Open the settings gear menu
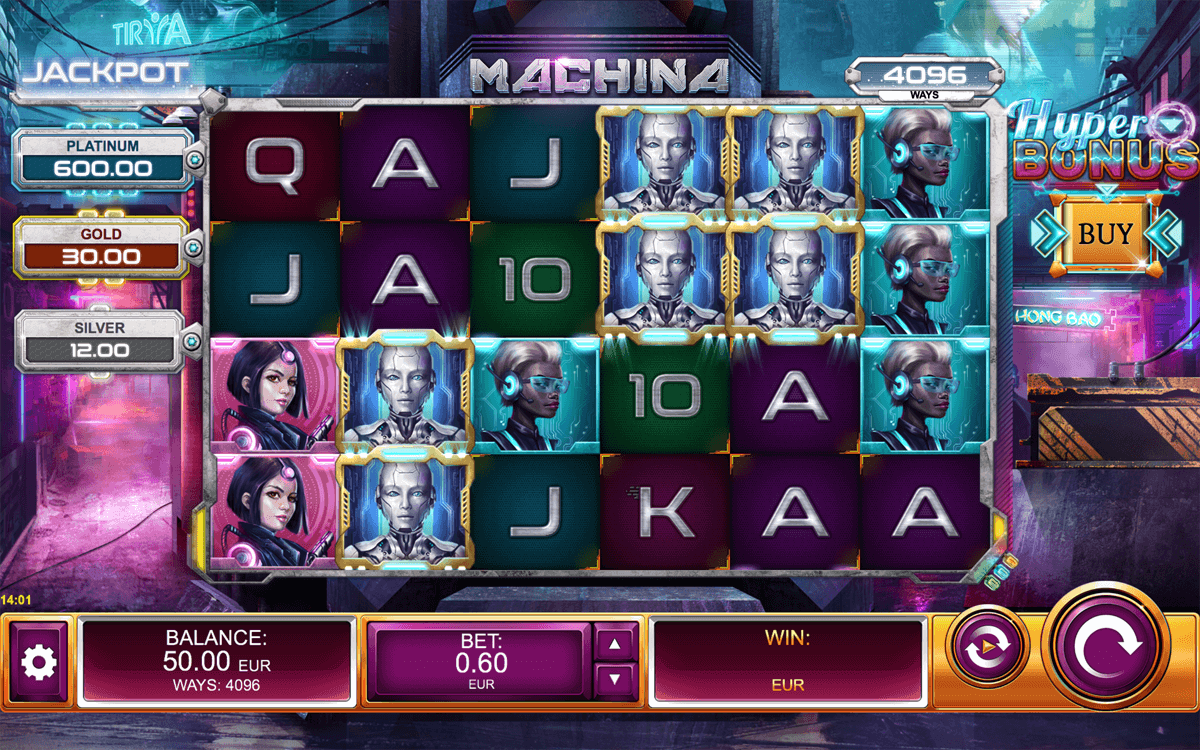 pos(40,661)
